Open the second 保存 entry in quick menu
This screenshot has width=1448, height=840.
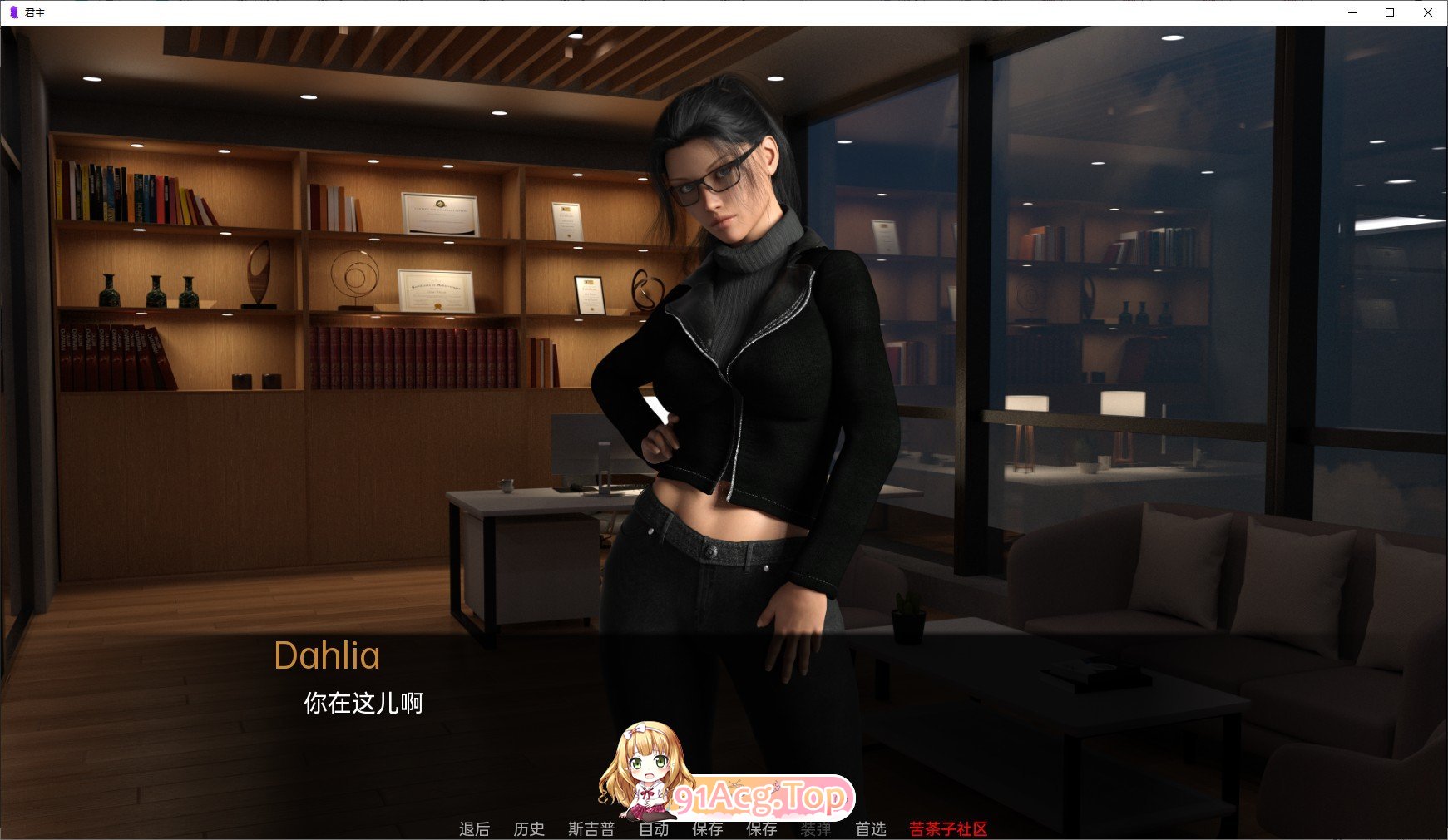coord(762,828)
